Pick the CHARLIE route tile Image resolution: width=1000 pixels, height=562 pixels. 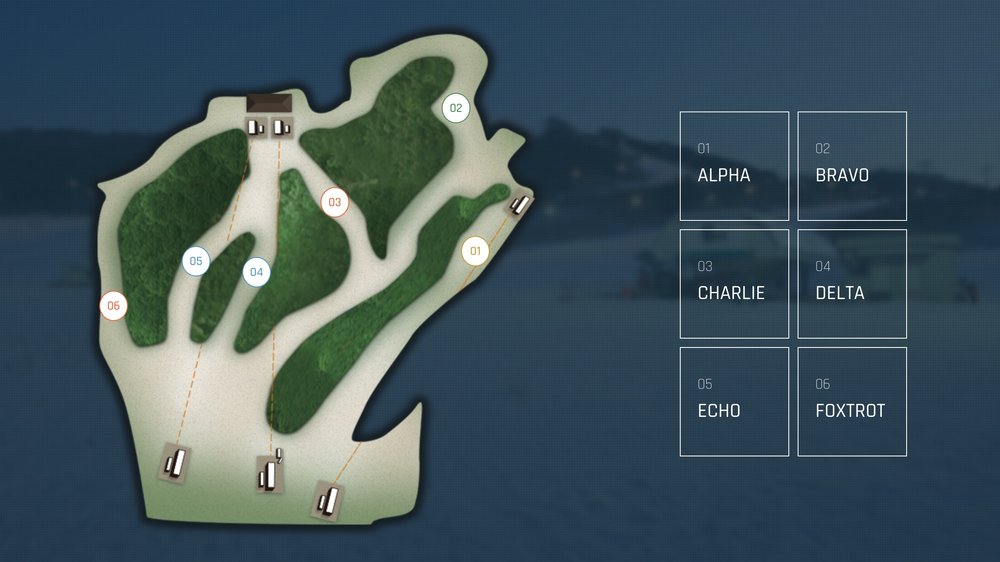tap(734, 284)
